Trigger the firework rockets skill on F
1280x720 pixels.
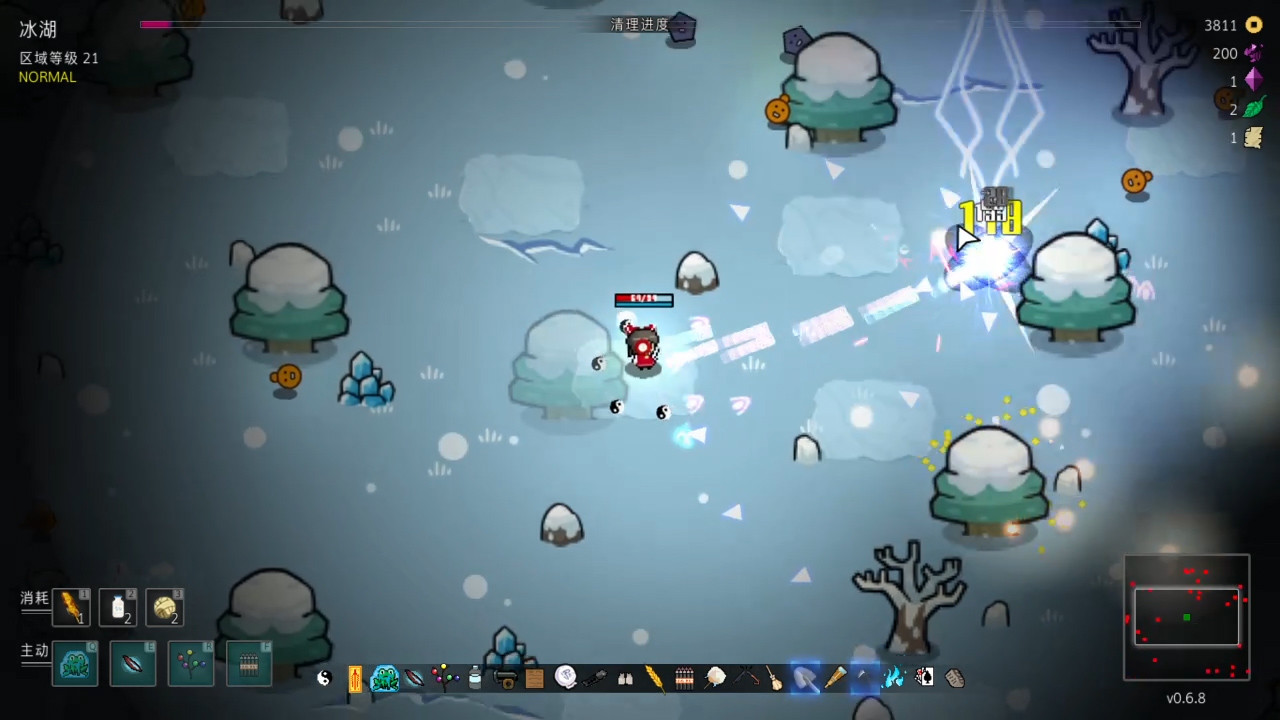[249, 663]
